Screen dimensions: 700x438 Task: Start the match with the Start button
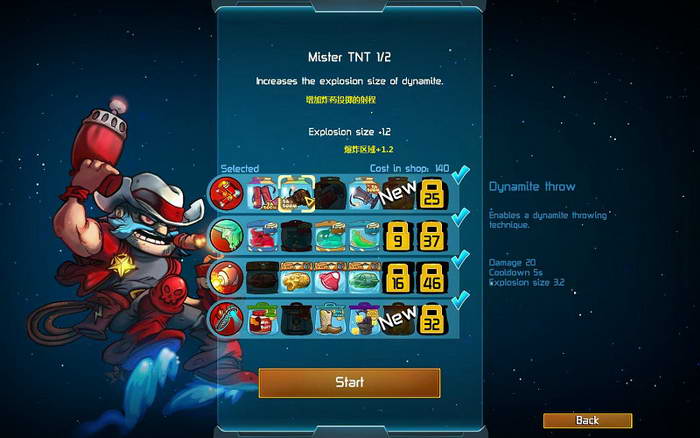pos(349,382)
